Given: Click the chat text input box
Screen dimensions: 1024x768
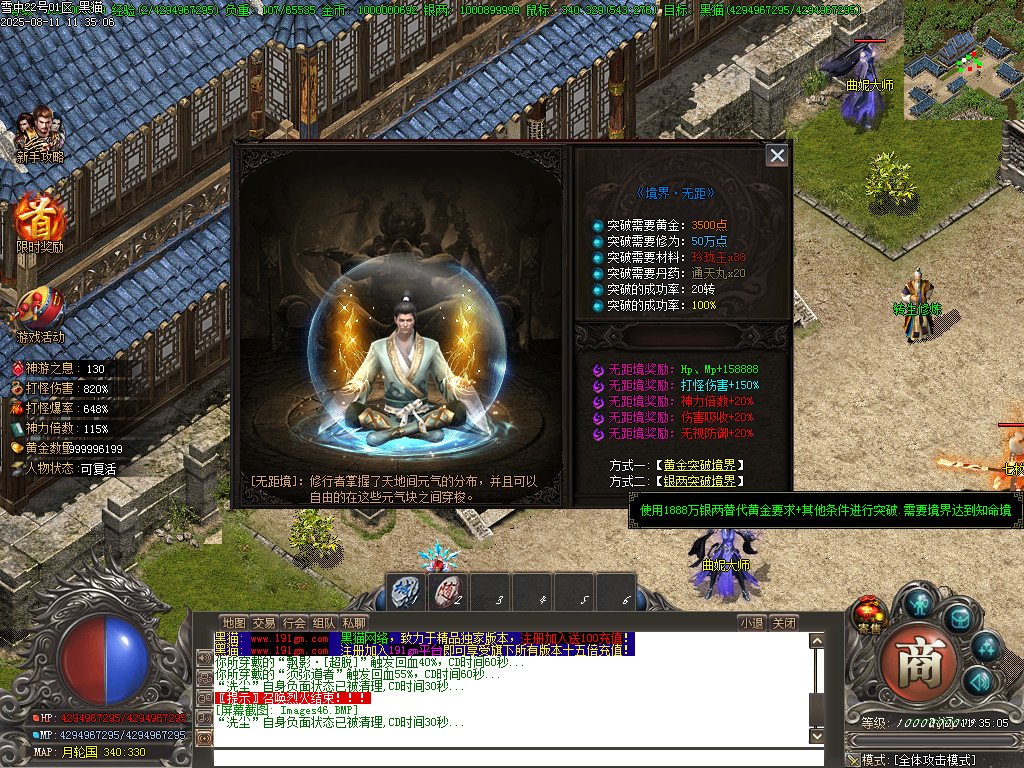Looking at the screenshot, I should click(510, 756).
